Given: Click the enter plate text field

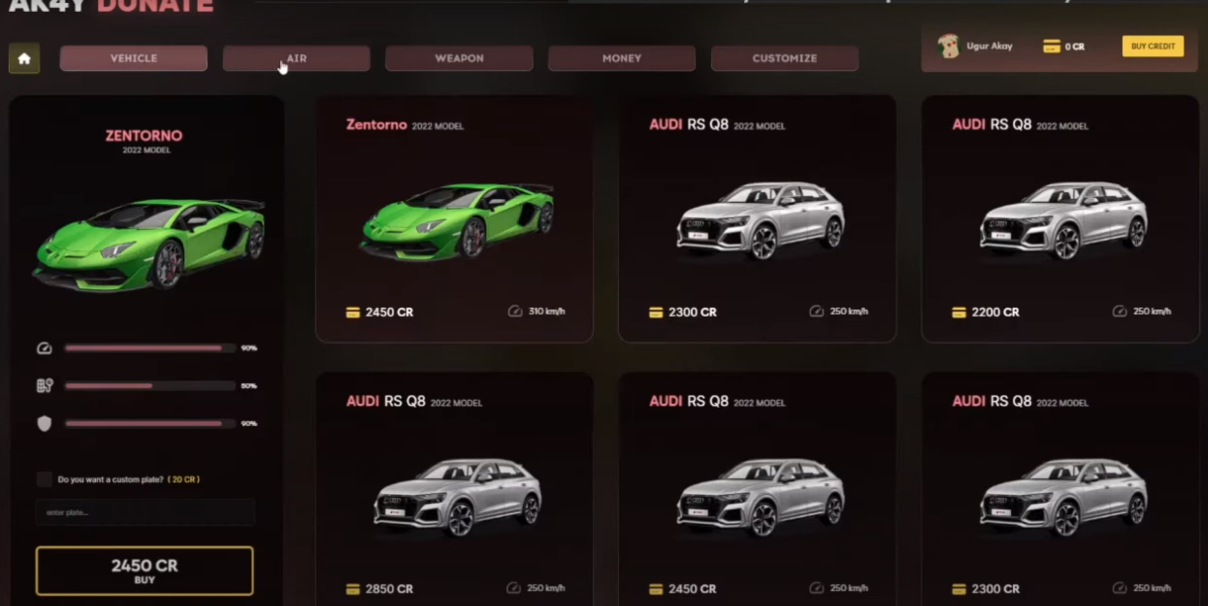Looking at the screenshot, I should coord(145,513).
